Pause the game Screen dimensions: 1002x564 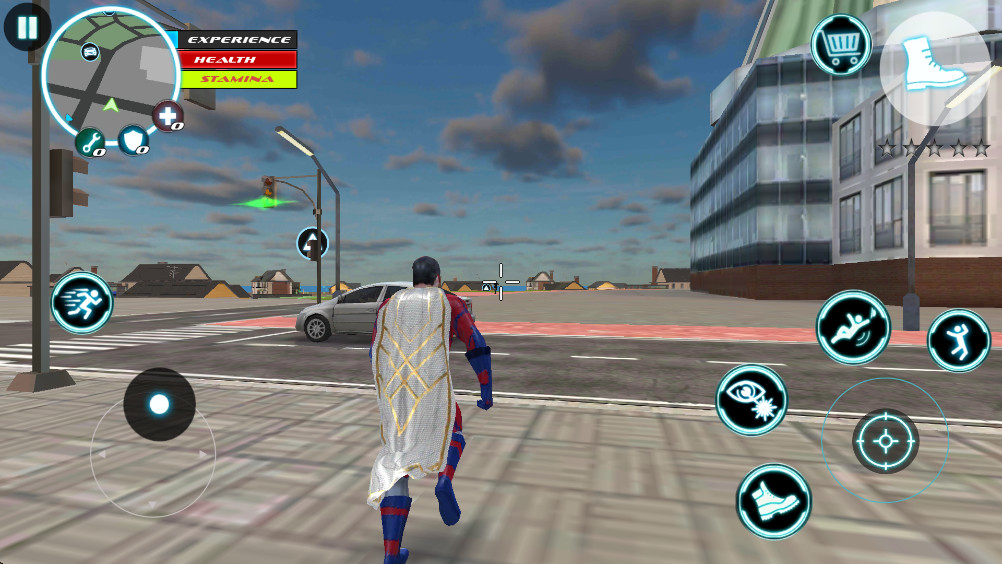click(x=27, y=27)
